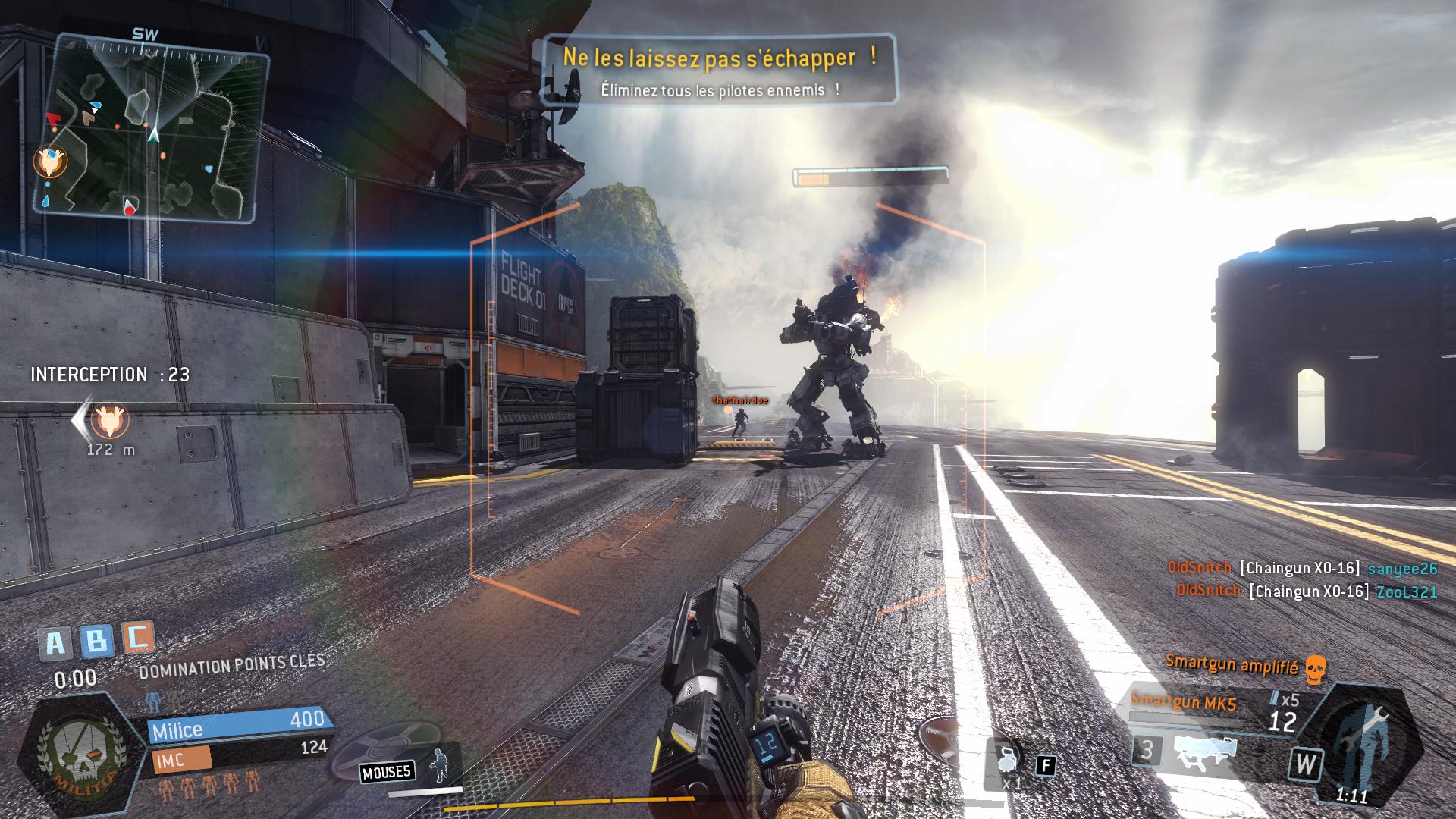Select hardpoint C indicator
This screenshot has width=1456, height=819.
pos(137,638)
